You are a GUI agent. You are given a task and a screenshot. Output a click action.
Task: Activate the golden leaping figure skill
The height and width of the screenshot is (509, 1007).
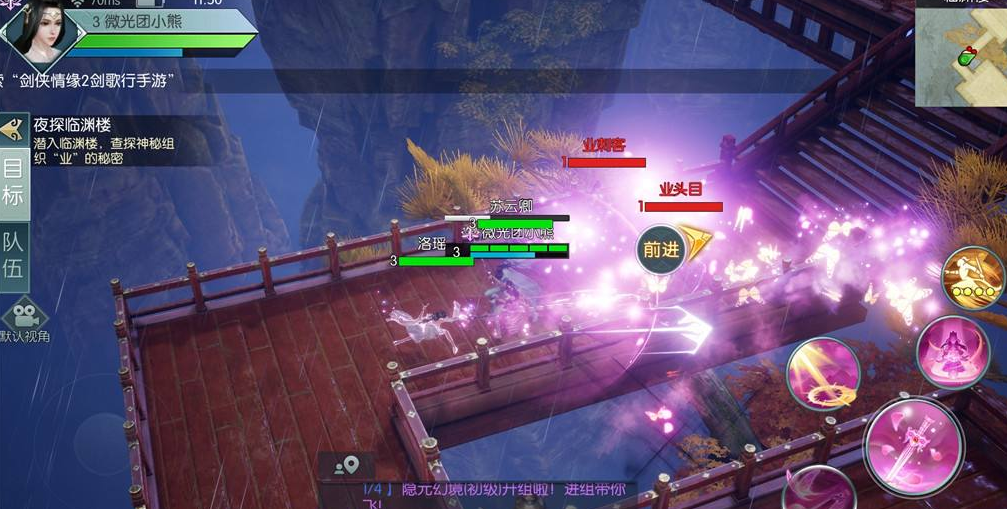[973, 277]
